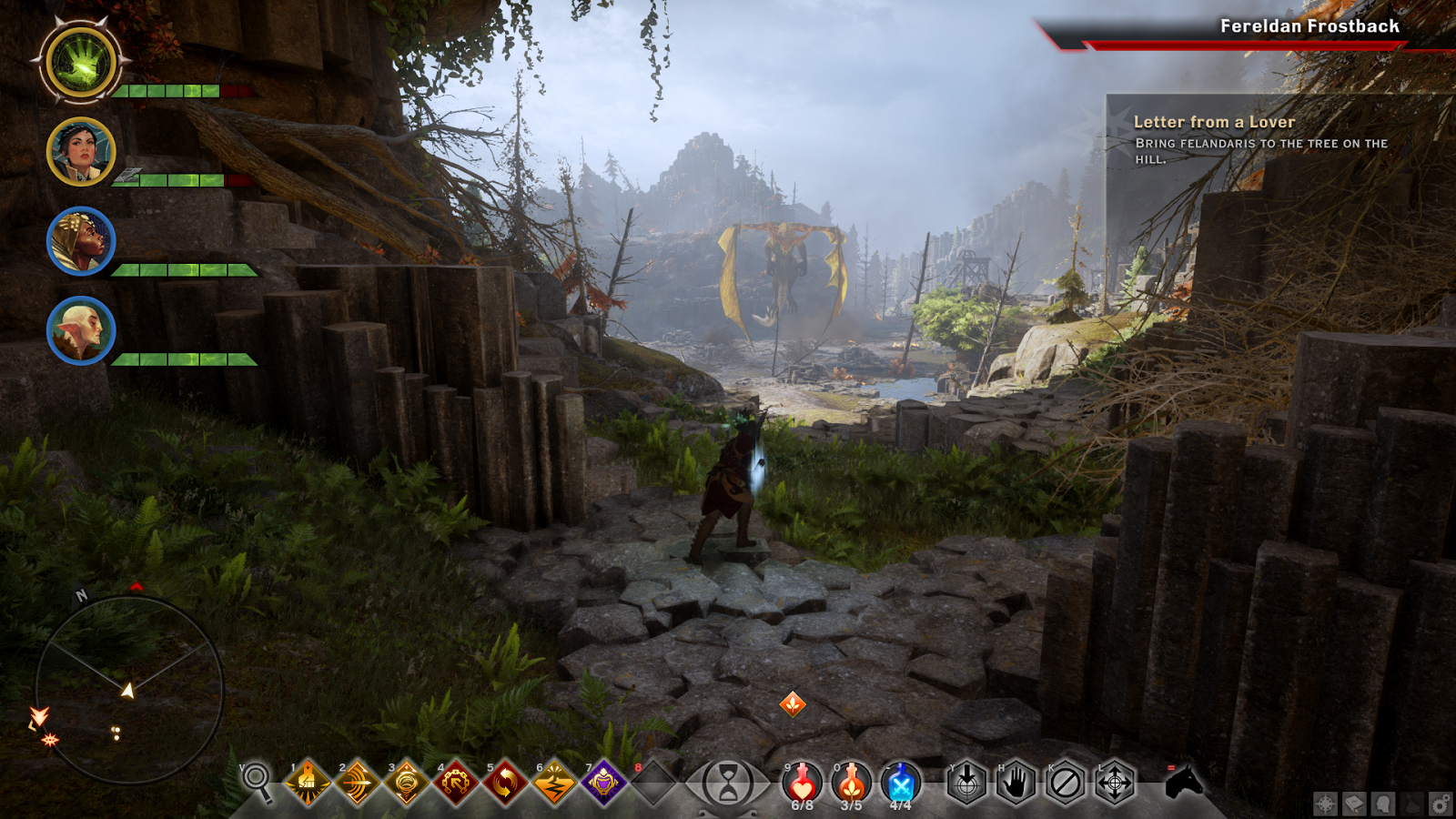The height and width of the screenshot is (819, 1456).
Task: Open the journal book icon
Action: 1354,804
